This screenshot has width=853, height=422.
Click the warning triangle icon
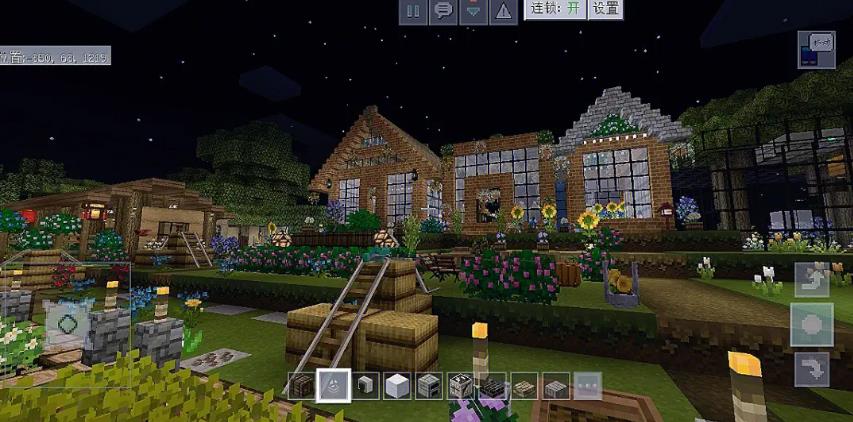click(x=504, y=11)
